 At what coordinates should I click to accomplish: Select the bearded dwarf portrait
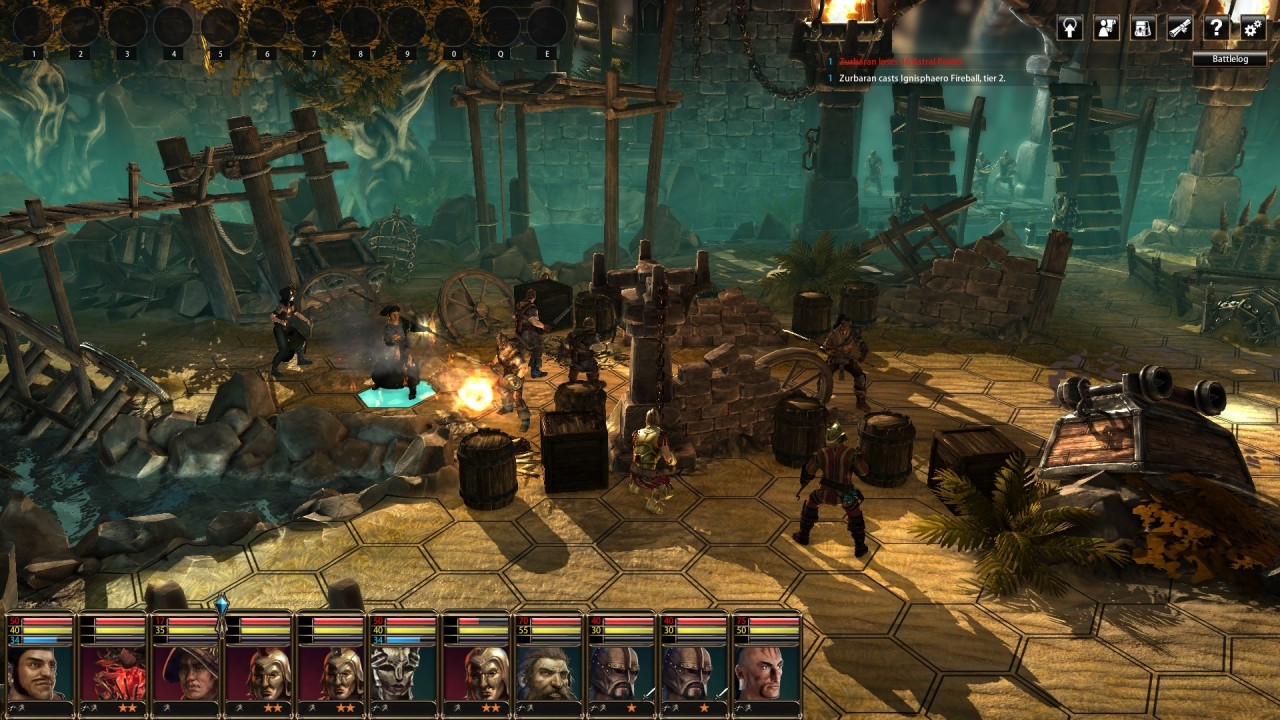click(548, 673)
